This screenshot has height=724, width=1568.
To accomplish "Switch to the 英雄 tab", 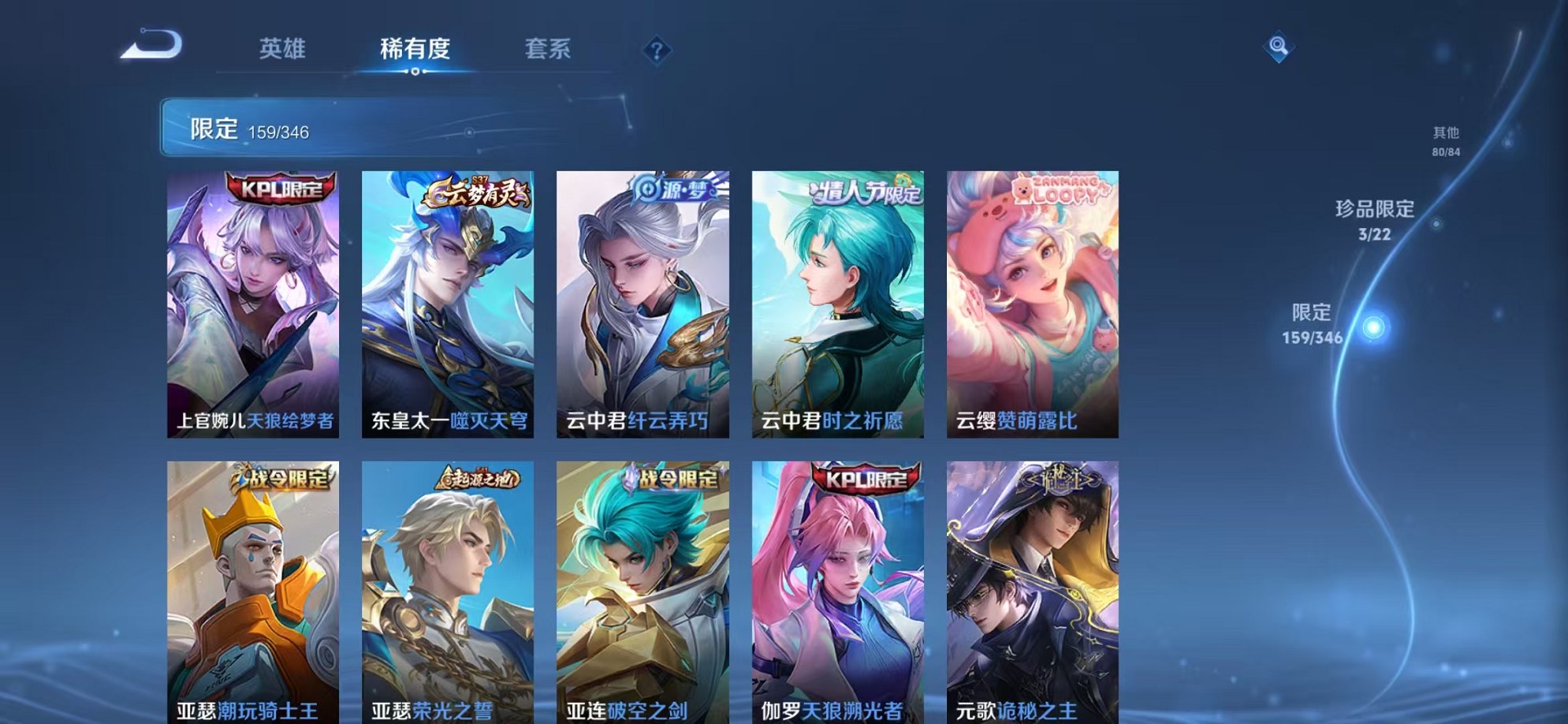I will tap(284, 49).
